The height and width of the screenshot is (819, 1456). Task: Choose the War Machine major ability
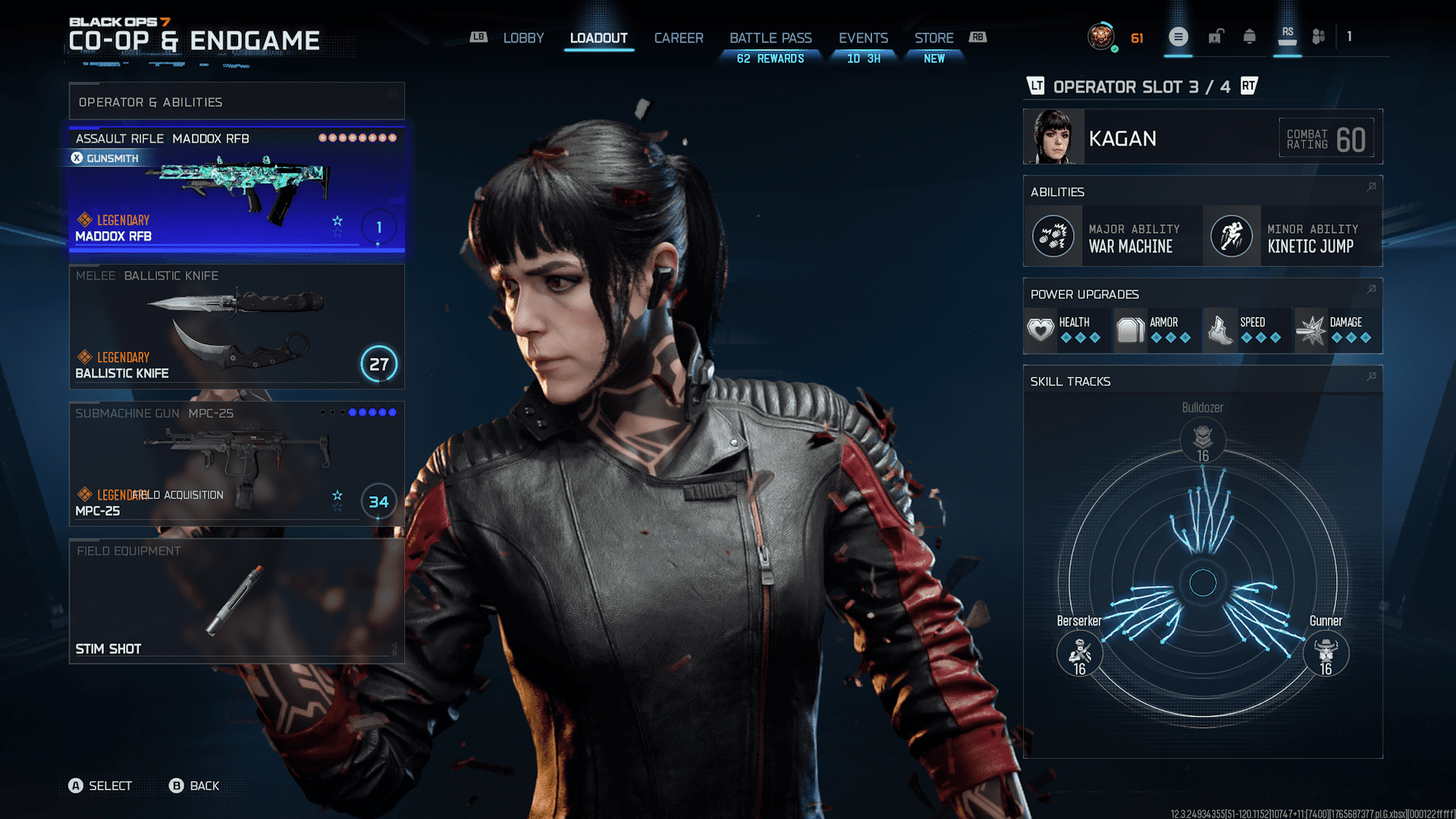pos(1113,237)
